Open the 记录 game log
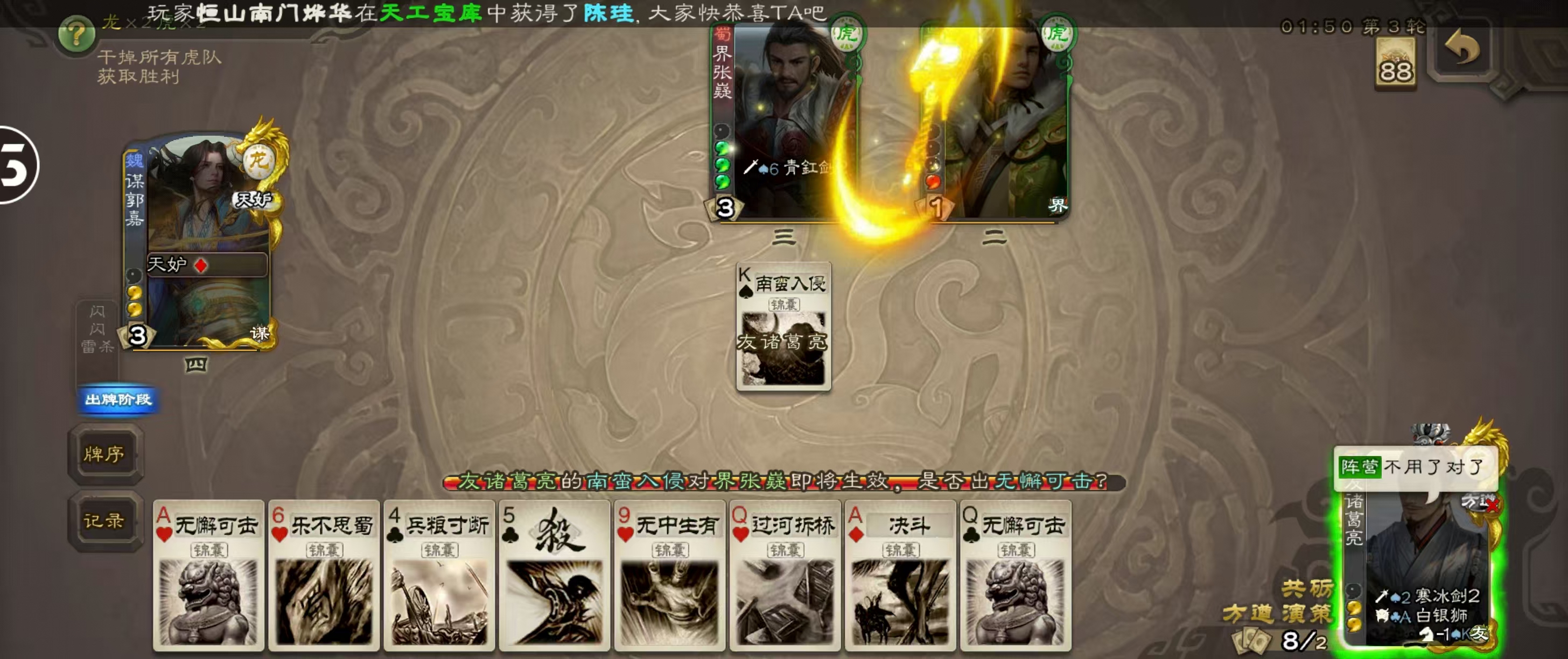This screenshot has width=1568, height=659. coord(104,521)
